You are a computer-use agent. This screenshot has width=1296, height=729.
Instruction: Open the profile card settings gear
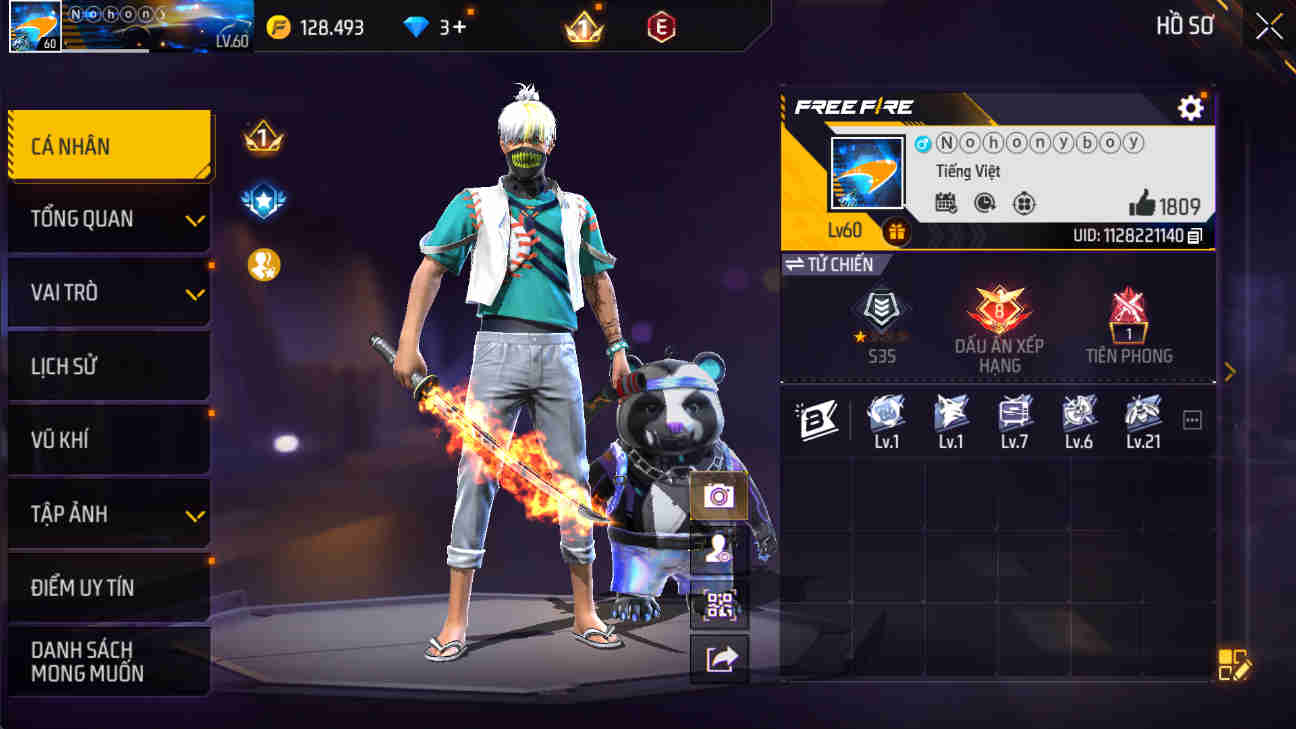click(x=1190, y=108)
